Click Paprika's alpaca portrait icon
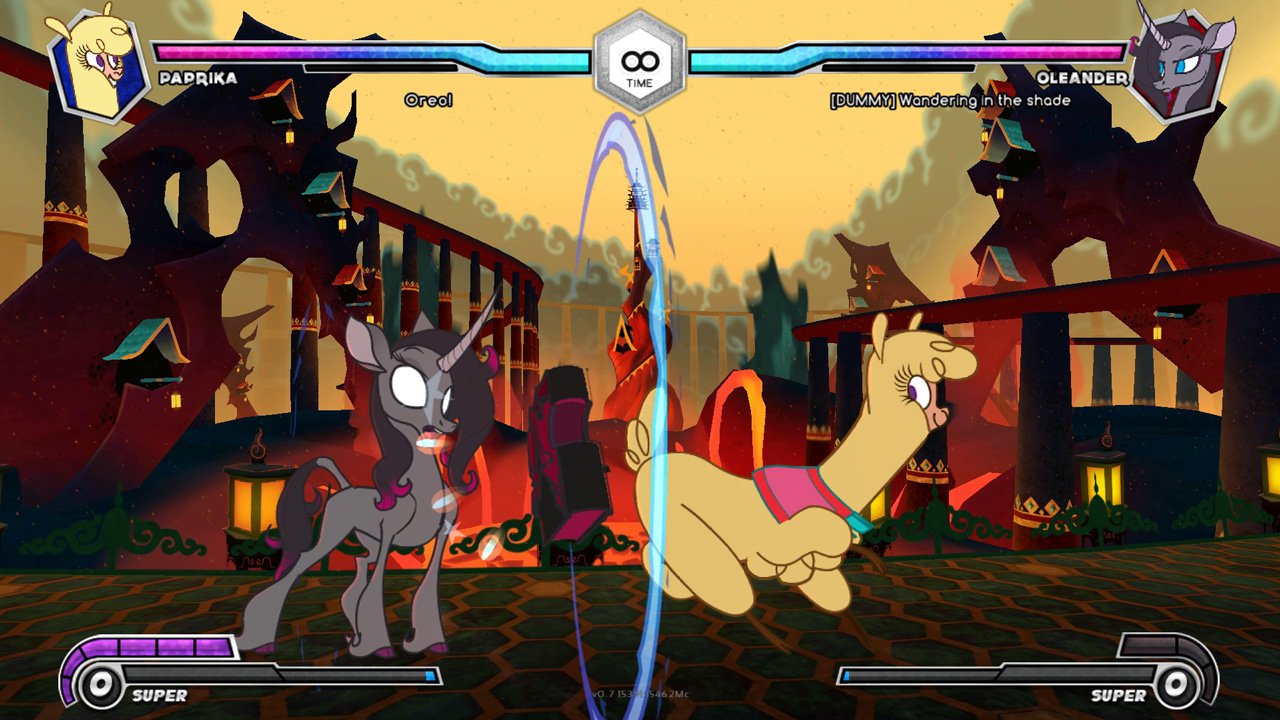Viewport: 1280px width, 720px height. (x=97, y=63)
